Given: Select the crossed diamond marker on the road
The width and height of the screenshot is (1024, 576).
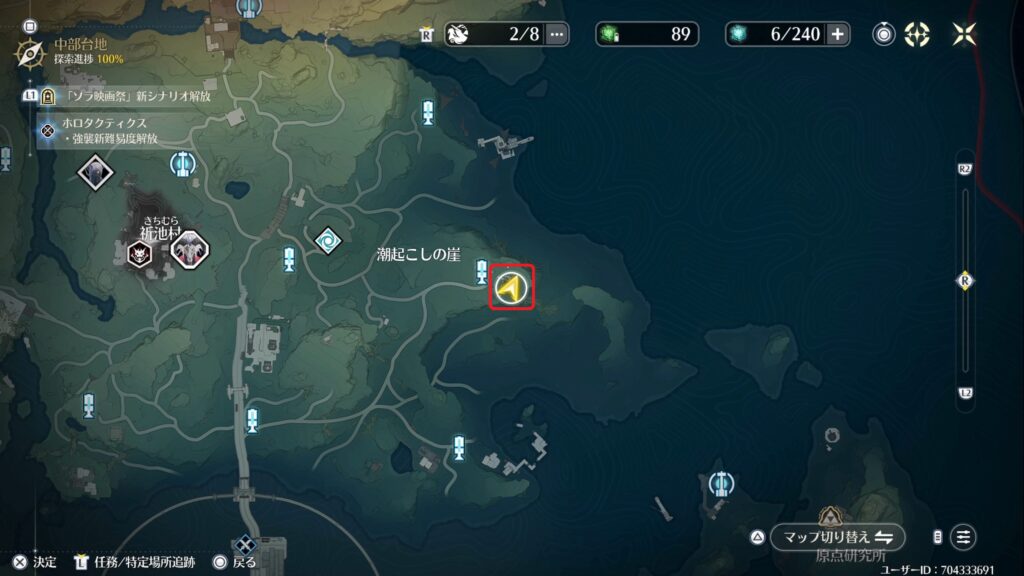Looking at the screenshot, I should [245, 545].
